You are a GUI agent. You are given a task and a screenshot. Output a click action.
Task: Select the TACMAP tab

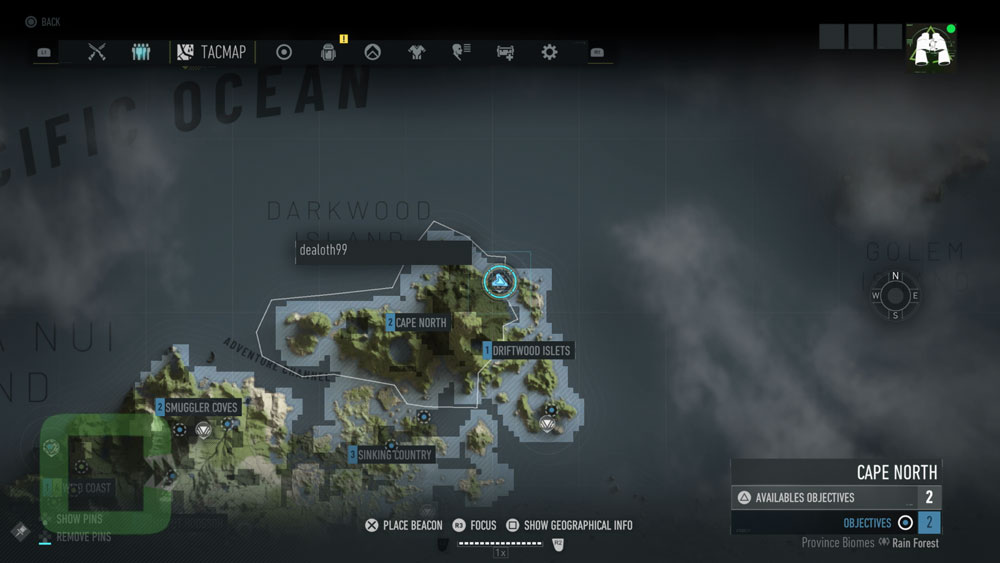[212, 52]
